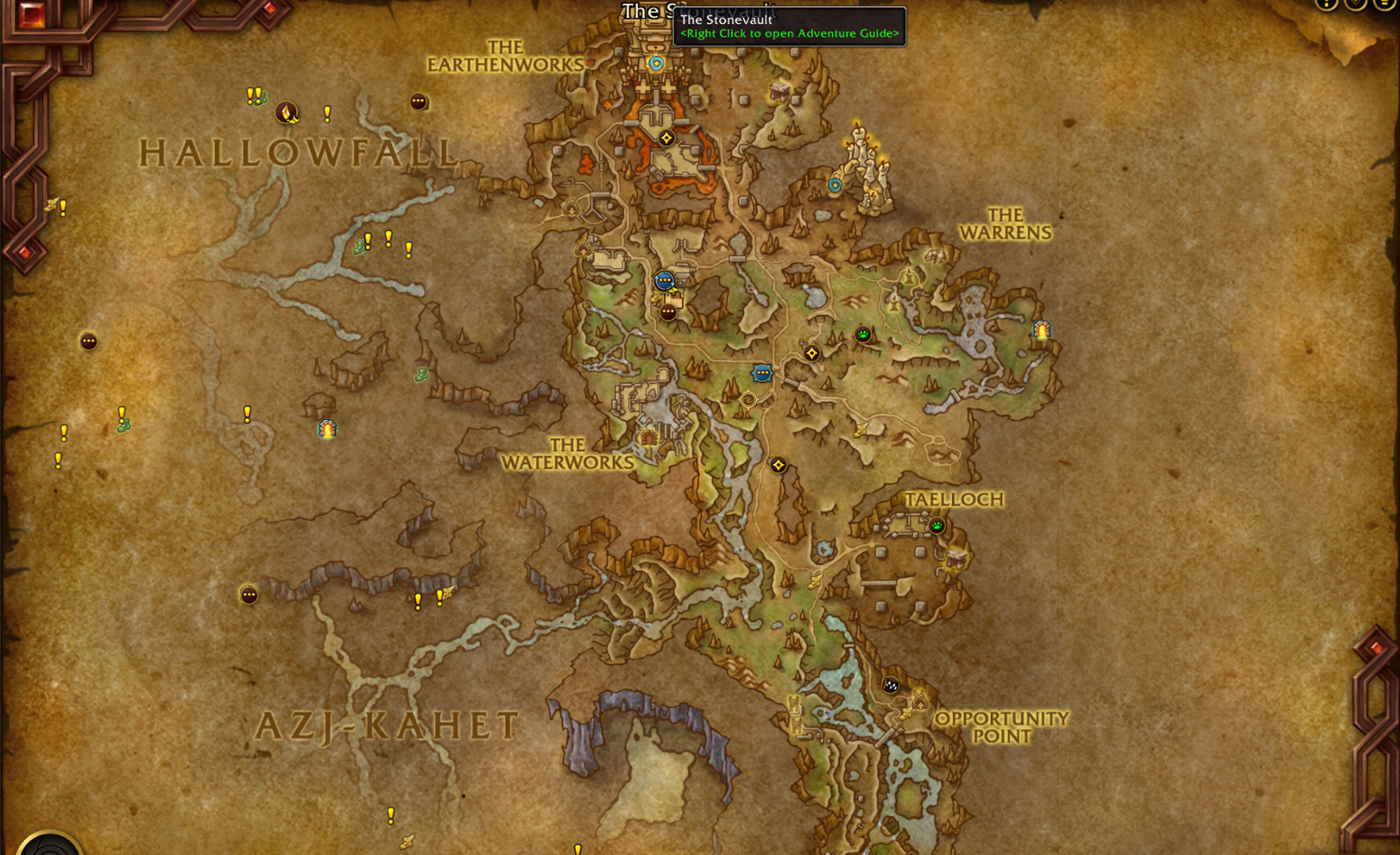Select the Azj-Kahet zone label to change maps
The height and width of the screenshot is (855, 1400).
click(x=390, y=725)
